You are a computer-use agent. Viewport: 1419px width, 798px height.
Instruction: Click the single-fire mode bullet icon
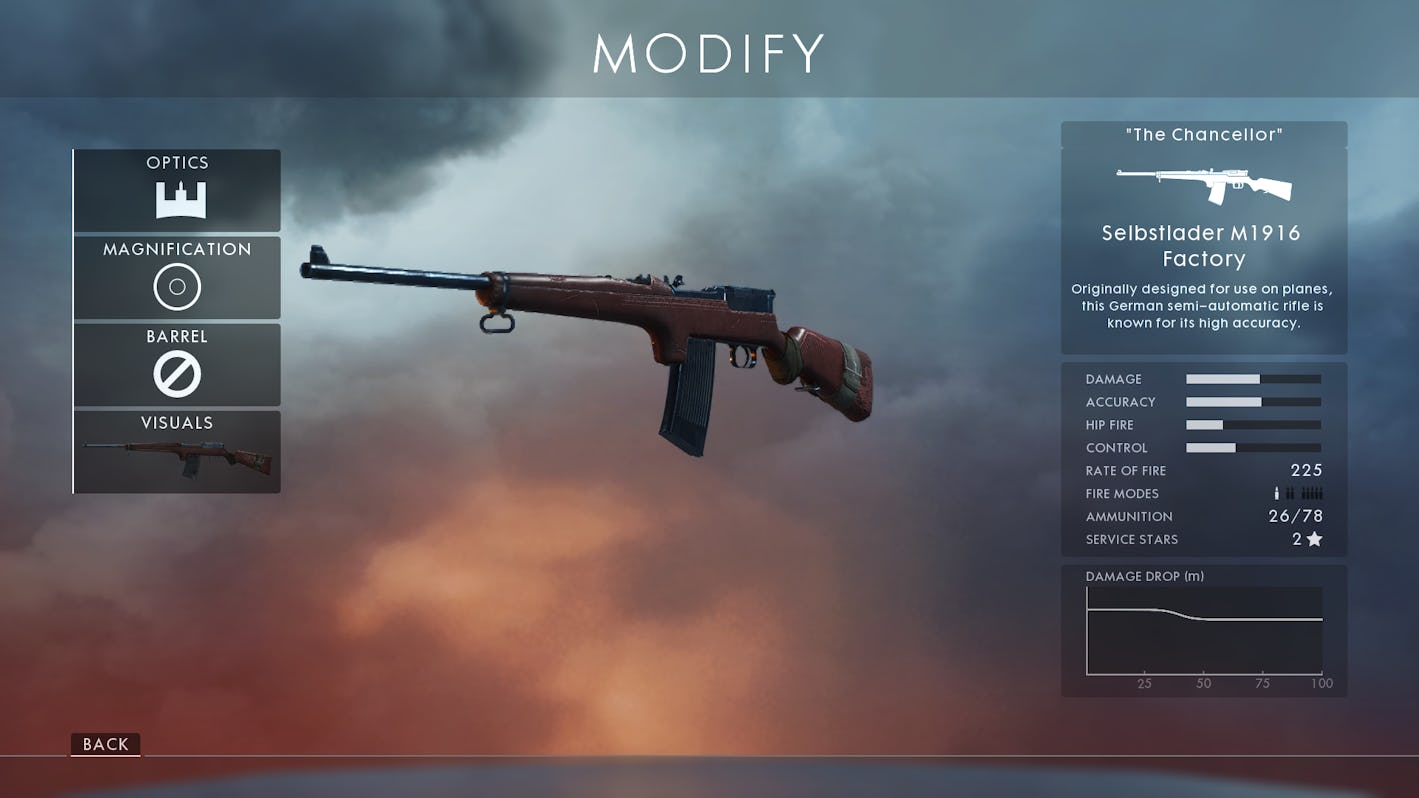point(1276,493)
